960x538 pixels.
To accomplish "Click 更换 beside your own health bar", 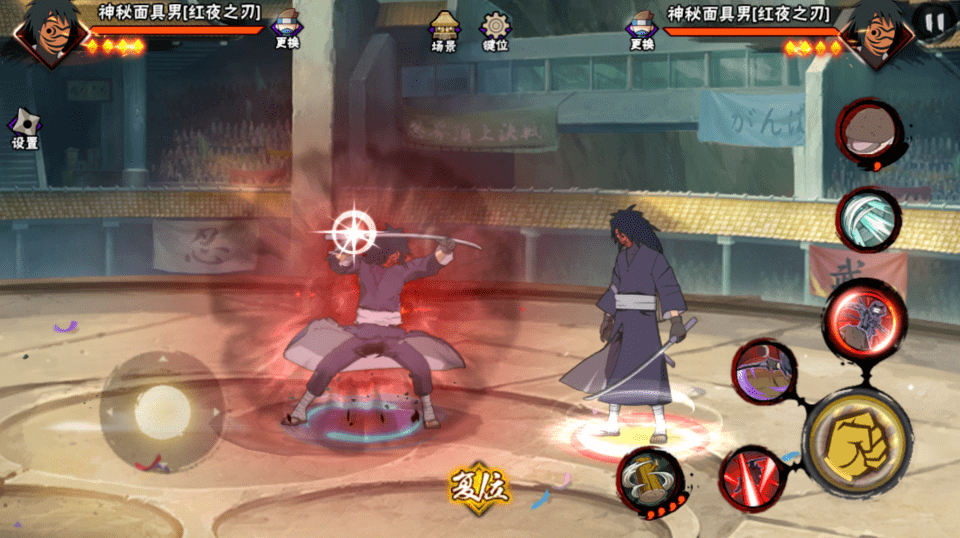I will (x=287, y=29).
